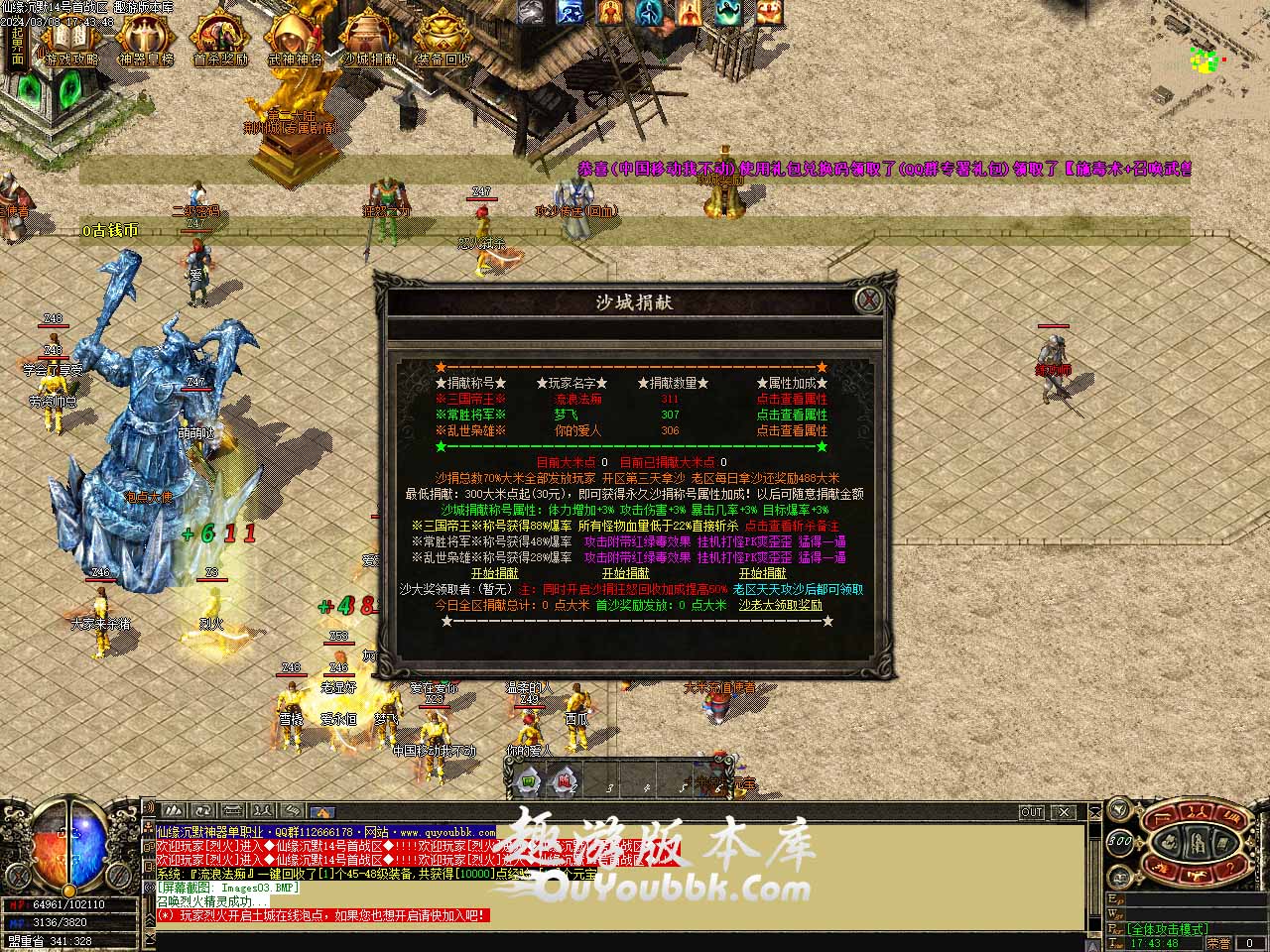View attributes for the 三国帝王 title row
1270x952 pixels.
click(x=792, y=399)
